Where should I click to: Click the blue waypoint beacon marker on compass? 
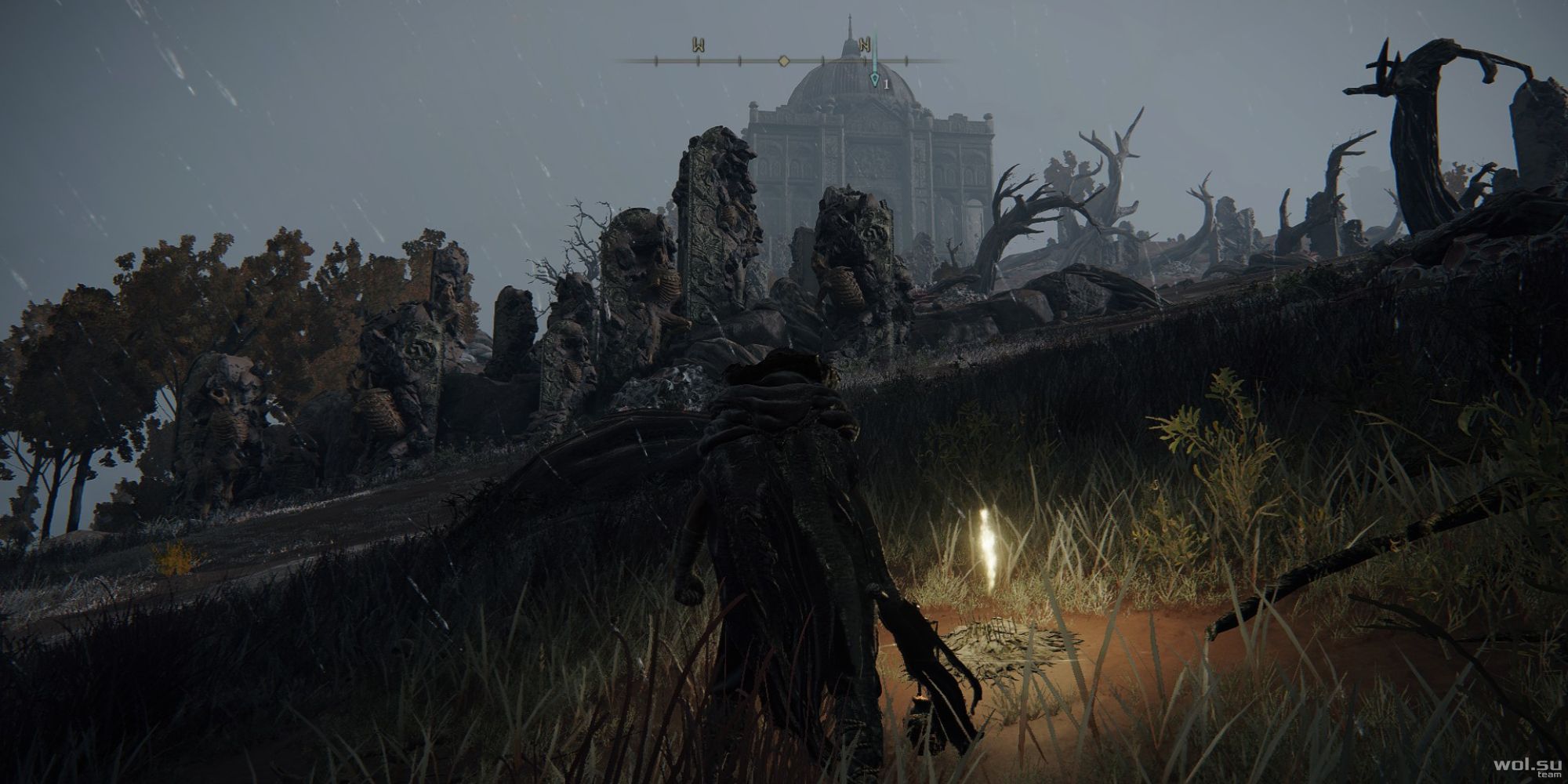[x=875, y=78]
